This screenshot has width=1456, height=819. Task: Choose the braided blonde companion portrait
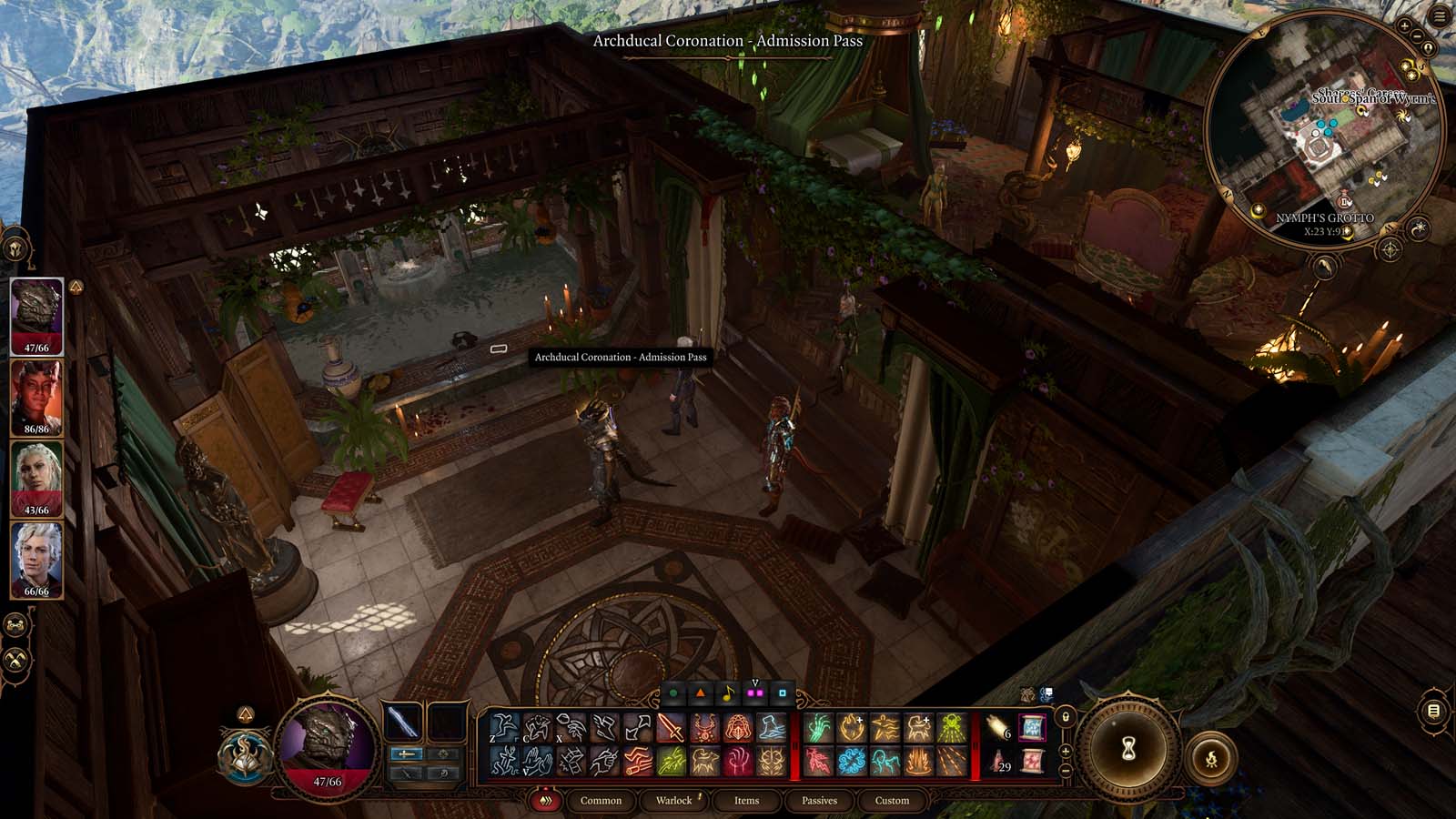pos(36,478)
